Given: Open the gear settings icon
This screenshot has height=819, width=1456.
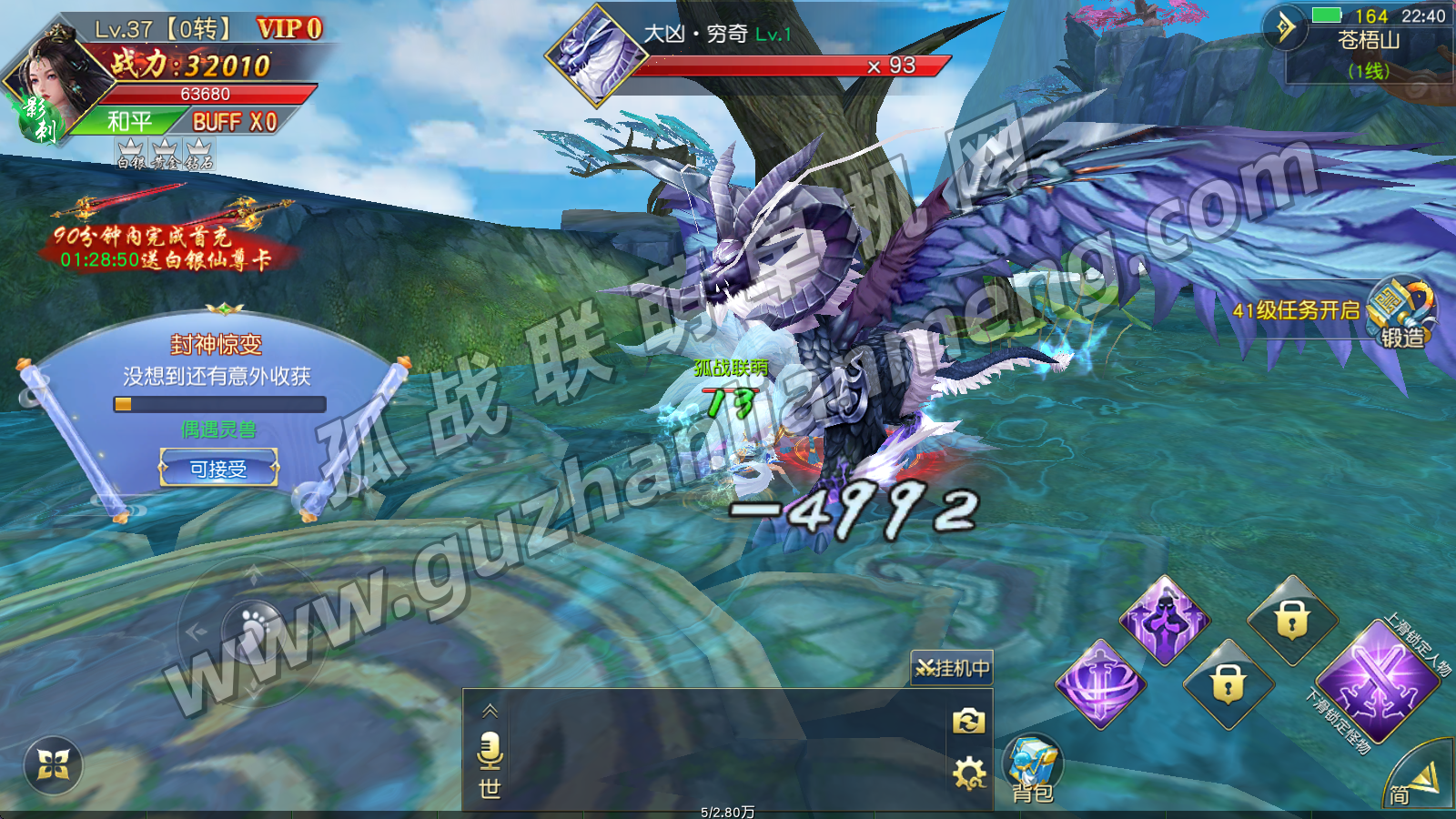Looking at the screenshot, I should coord(968,774).
